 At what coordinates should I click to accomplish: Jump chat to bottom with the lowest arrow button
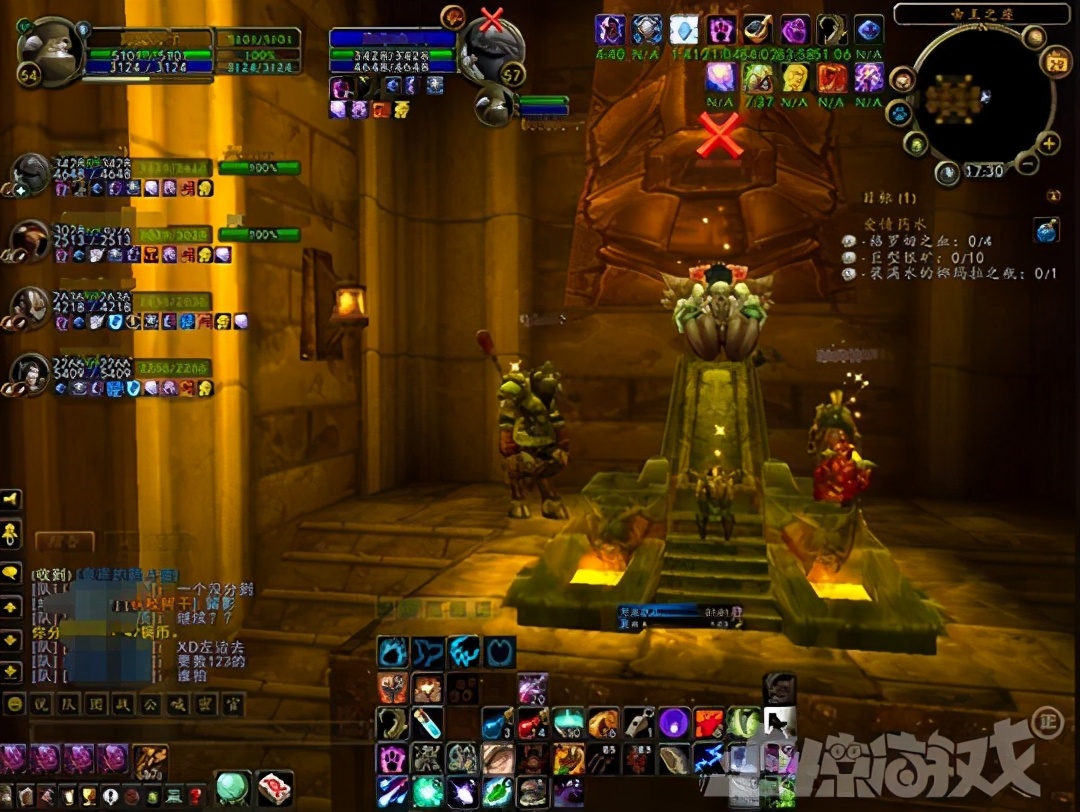12,671
